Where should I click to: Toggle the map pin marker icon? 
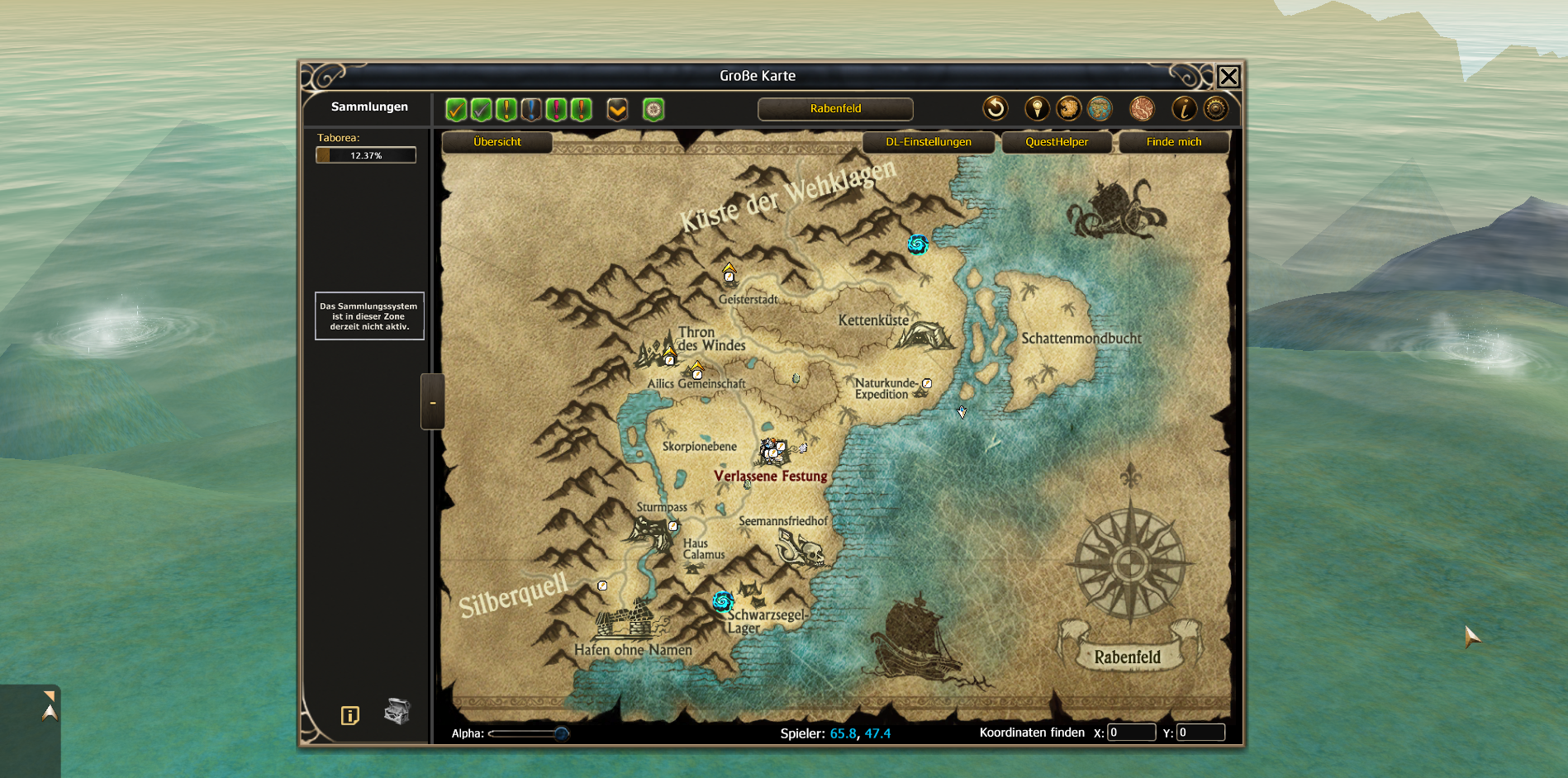point(1037,108)
